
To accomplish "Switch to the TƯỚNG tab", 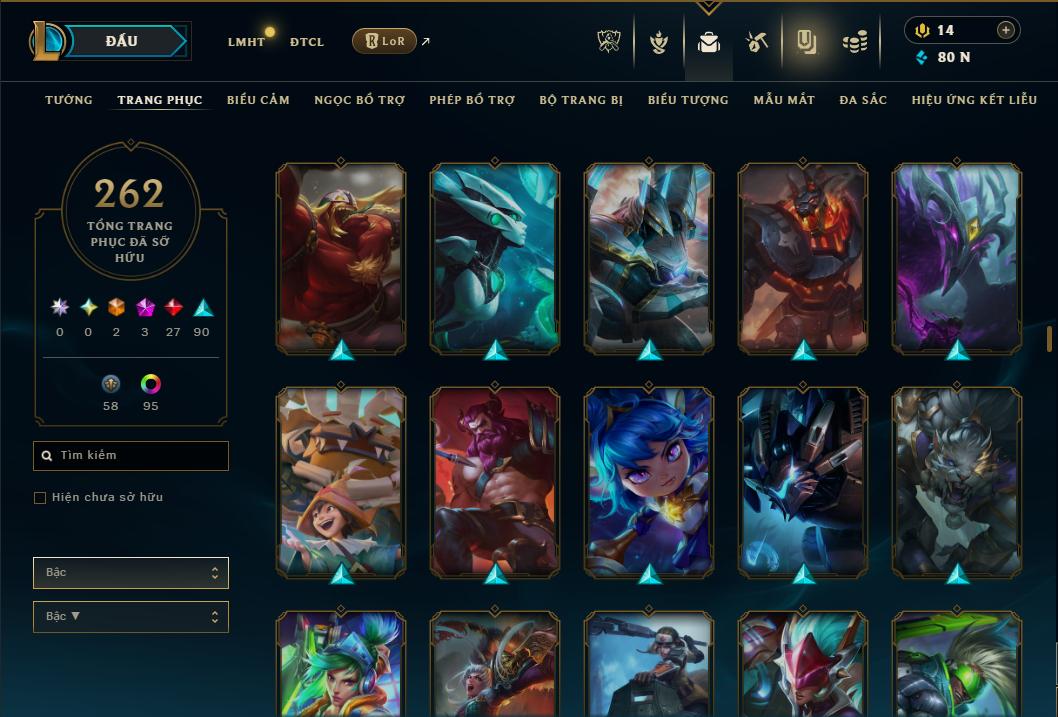I will pyautogui.click(x=69, y=100).
